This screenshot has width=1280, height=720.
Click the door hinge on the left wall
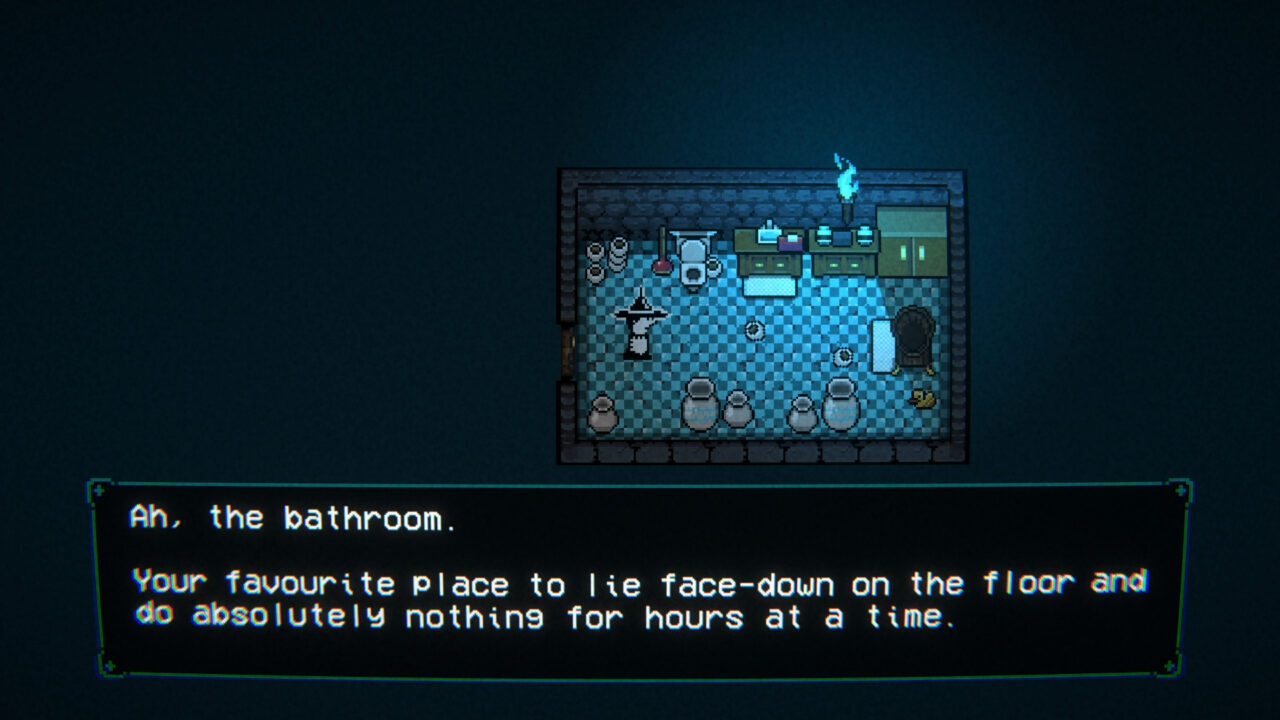[571, 341]
